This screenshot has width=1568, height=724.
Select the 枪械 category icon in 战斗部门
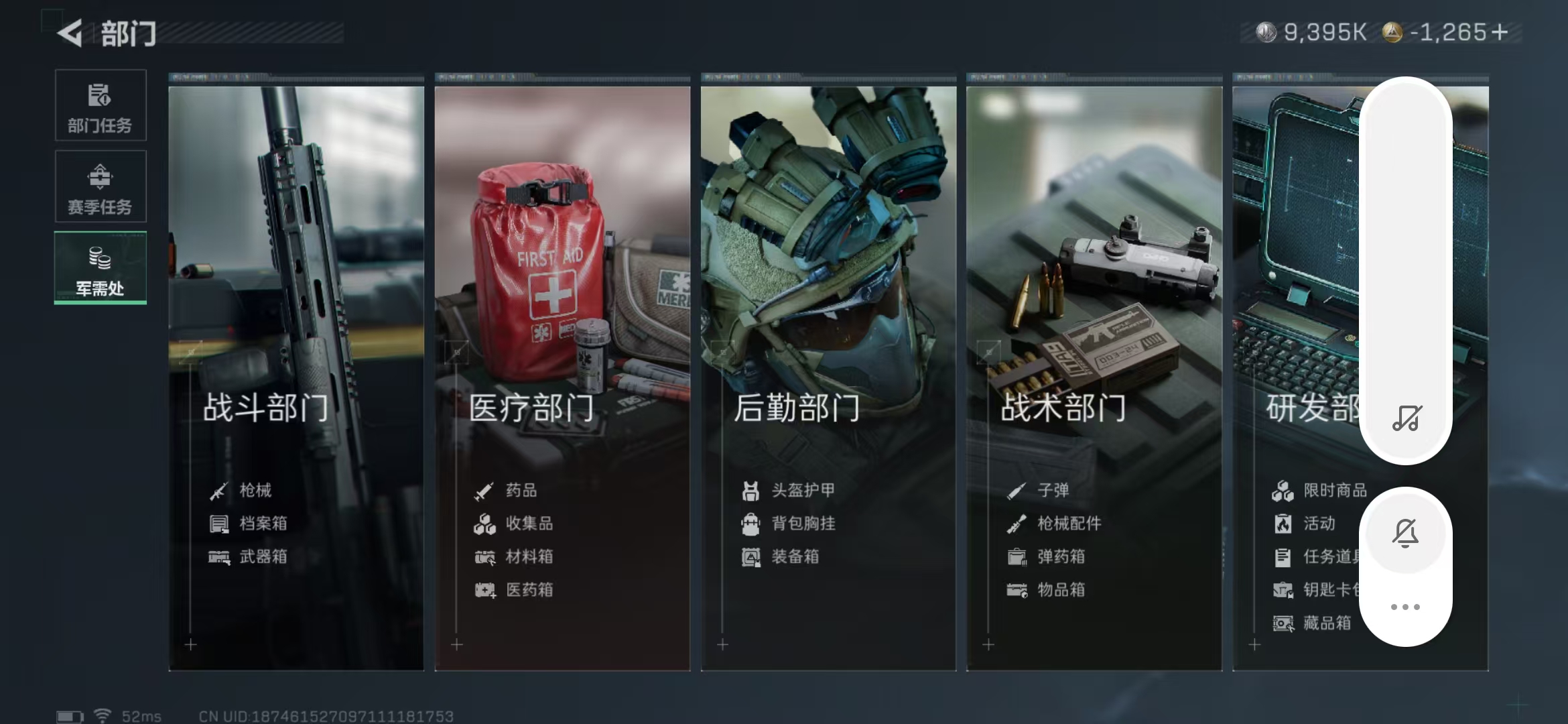219,490
